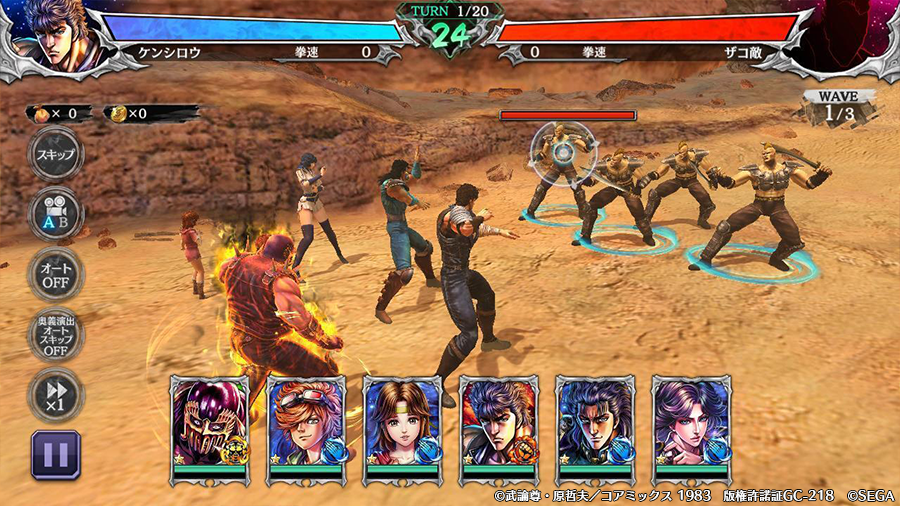Toggle the オート OFF auto-battle button

(x=55, y=274)
